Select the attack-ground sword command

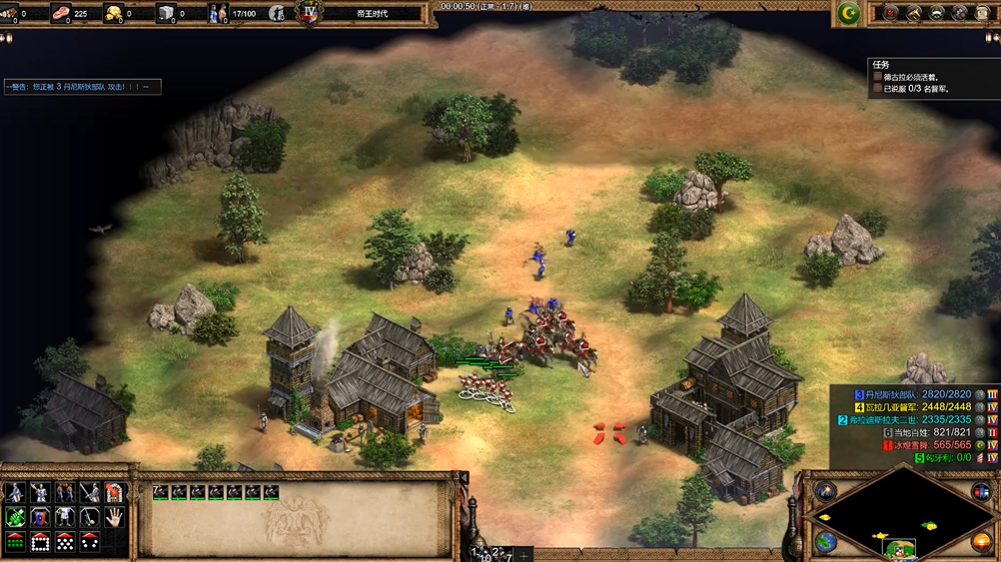point(90,492)
